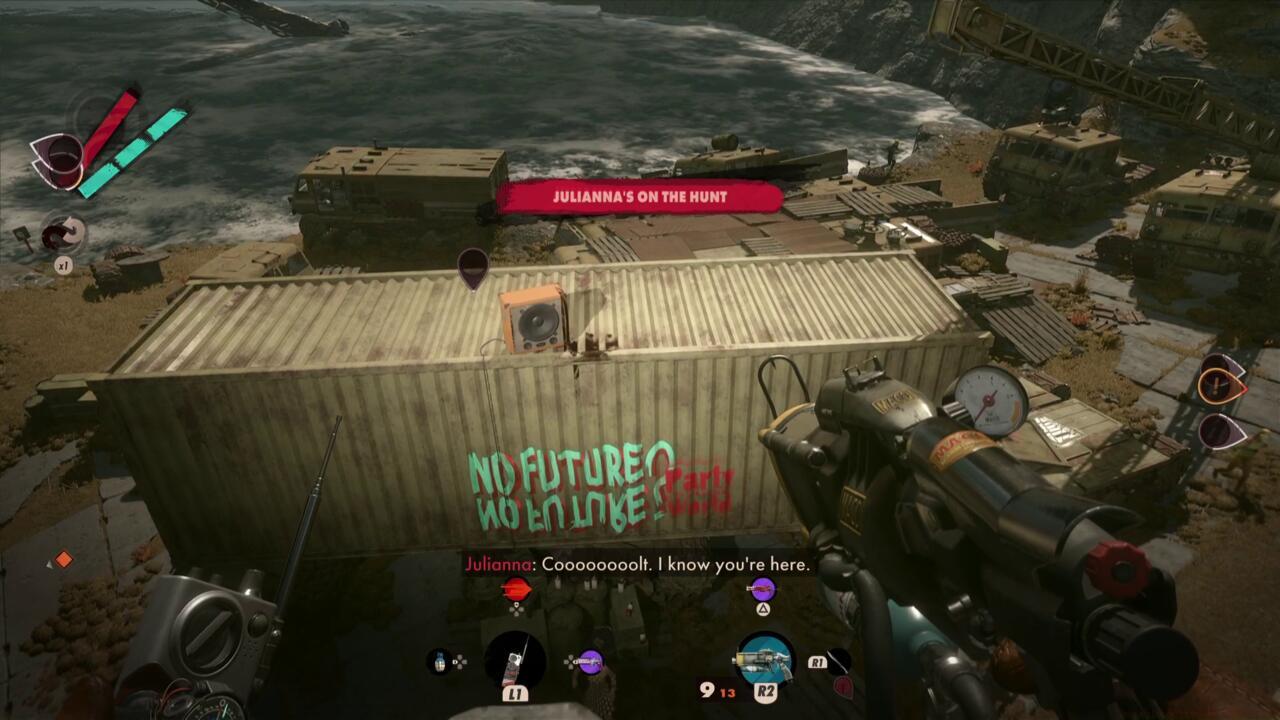Select the grenade slot icon
This screenshot has width=1280, height=720.
(x=441, y=661)
